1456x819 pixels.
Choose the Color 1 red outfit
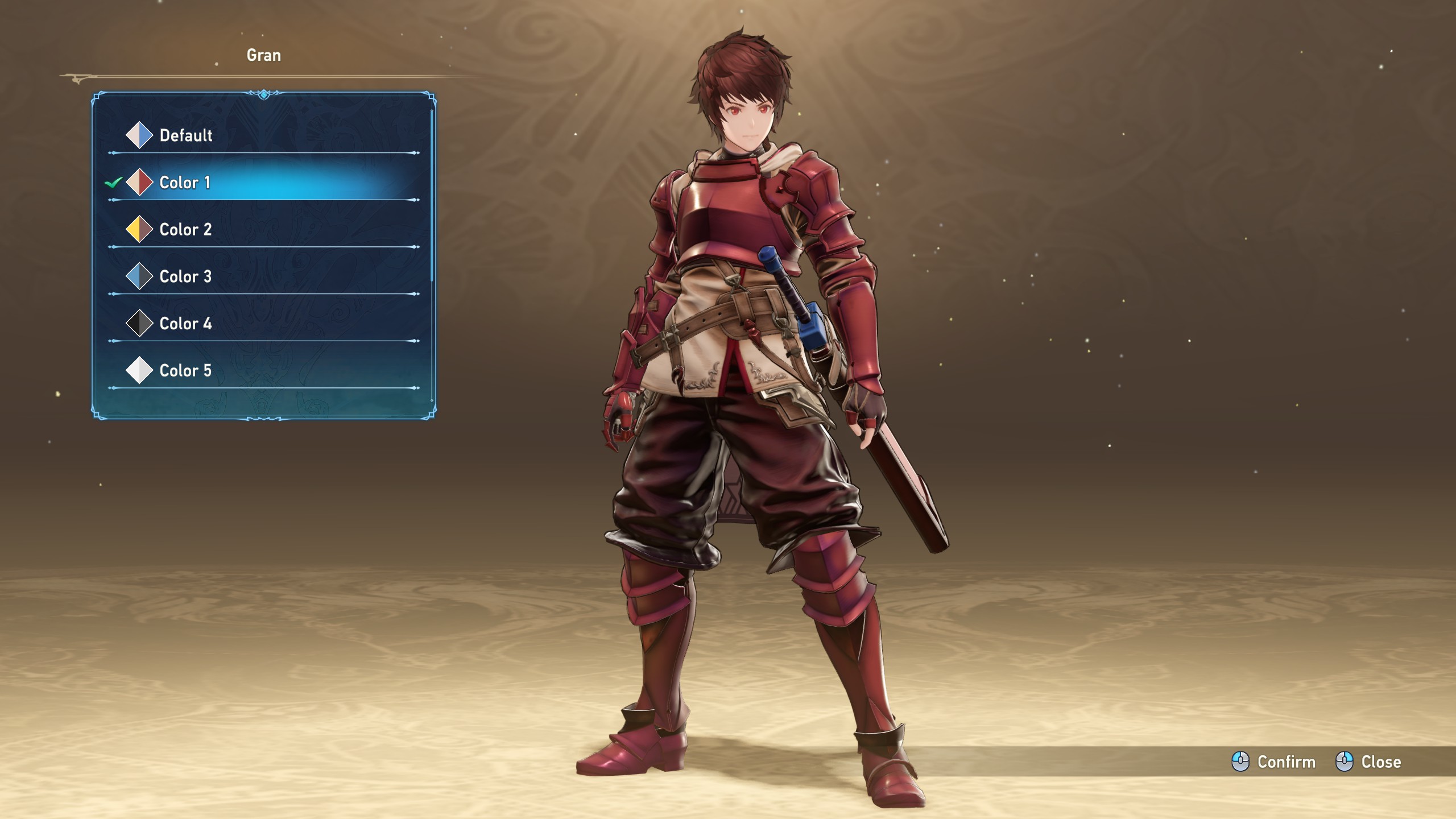point(184,183)
